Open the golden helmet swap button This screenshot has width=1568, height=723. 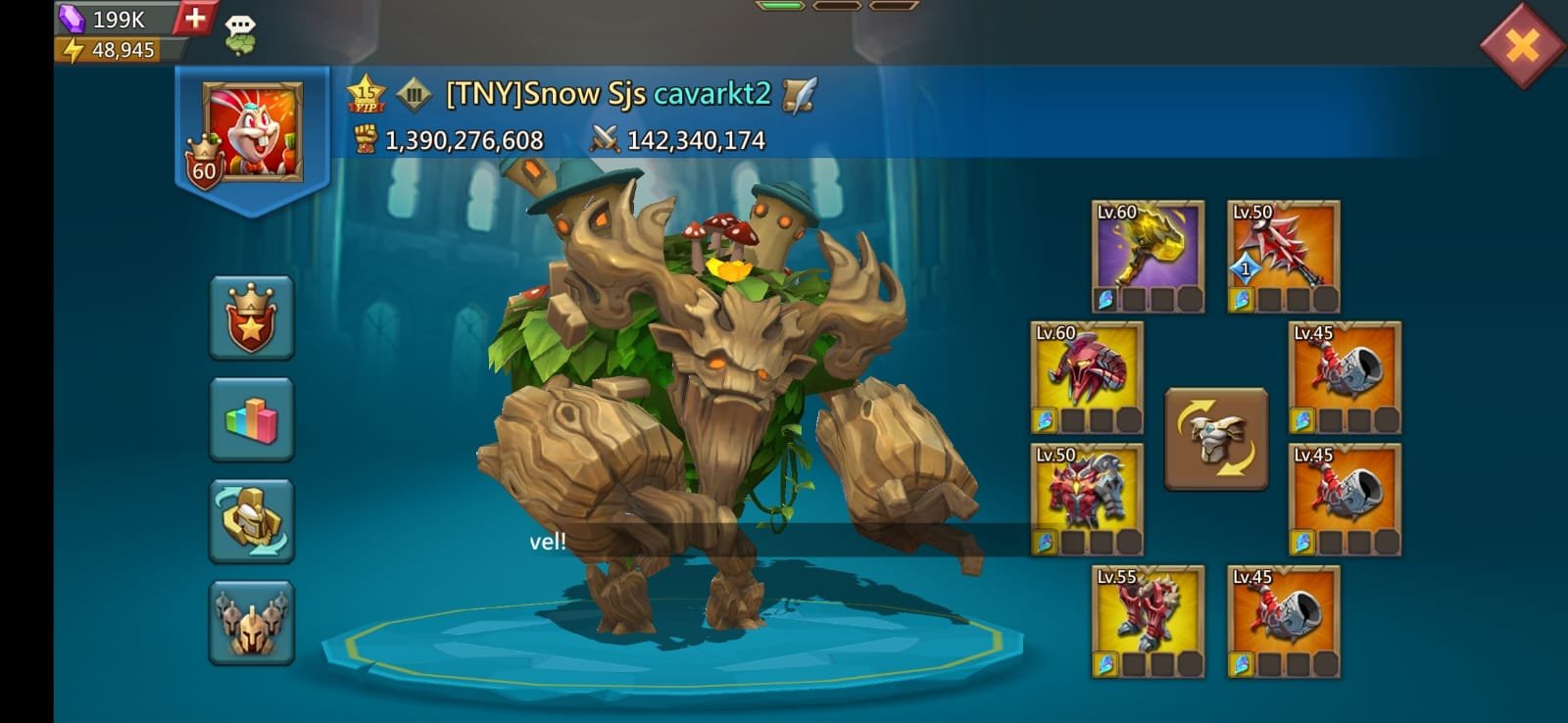coord(251,521)
